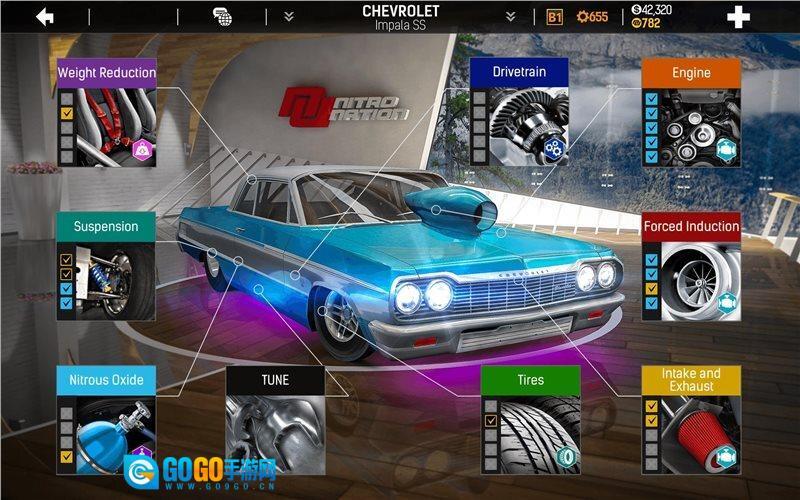Expand the chevron left of car name

(x=288, y=17)
